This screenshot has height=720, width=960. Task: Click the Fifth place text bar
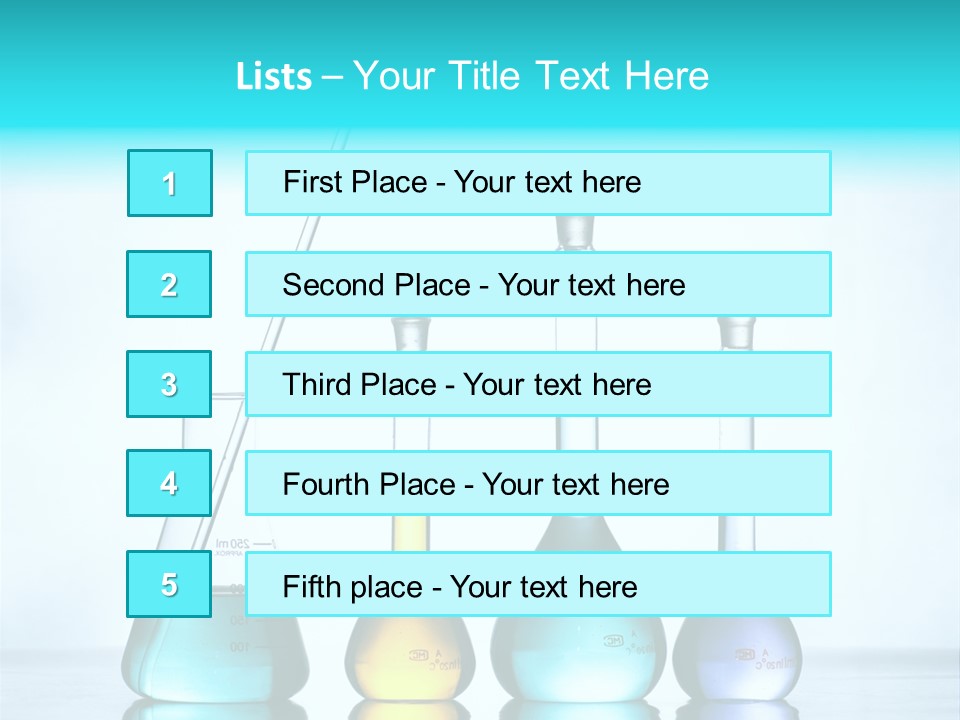538,584
